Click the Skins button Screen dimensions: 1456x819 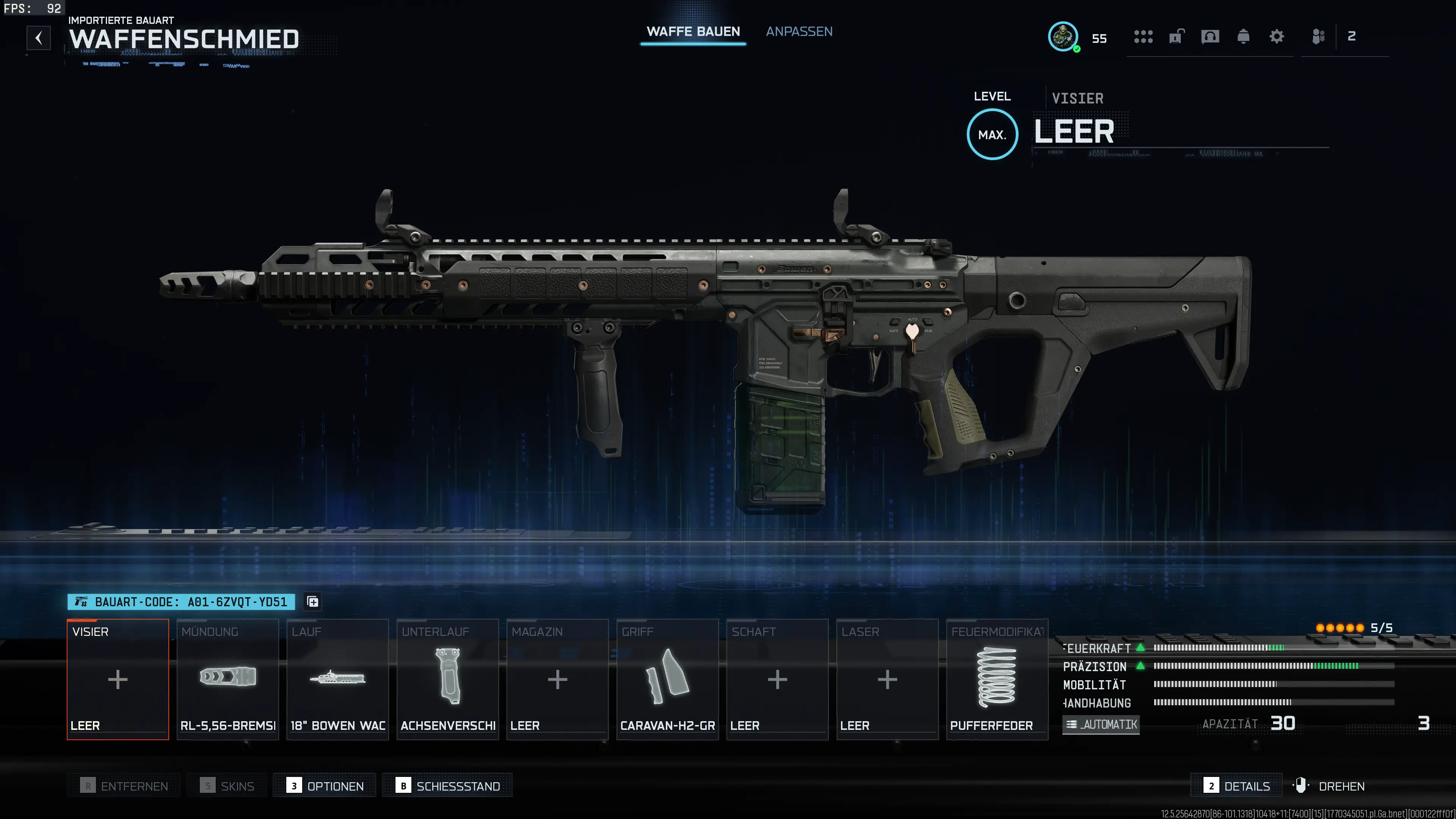226,786
